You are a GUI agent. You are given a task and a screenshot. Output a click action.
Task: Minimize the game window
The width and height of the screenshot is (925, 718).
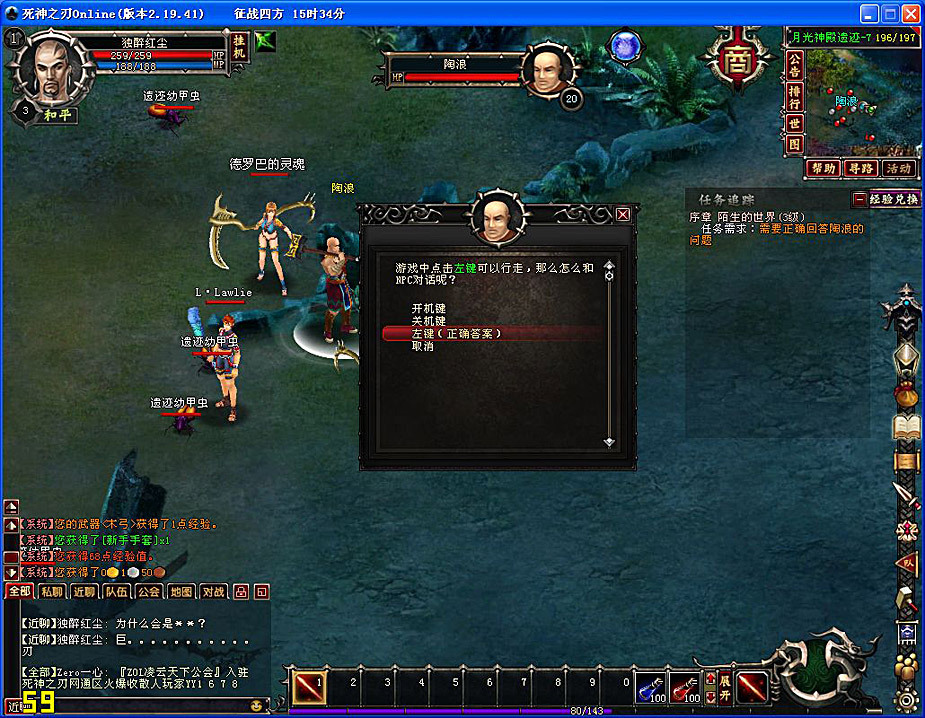(x=868, y=14)
